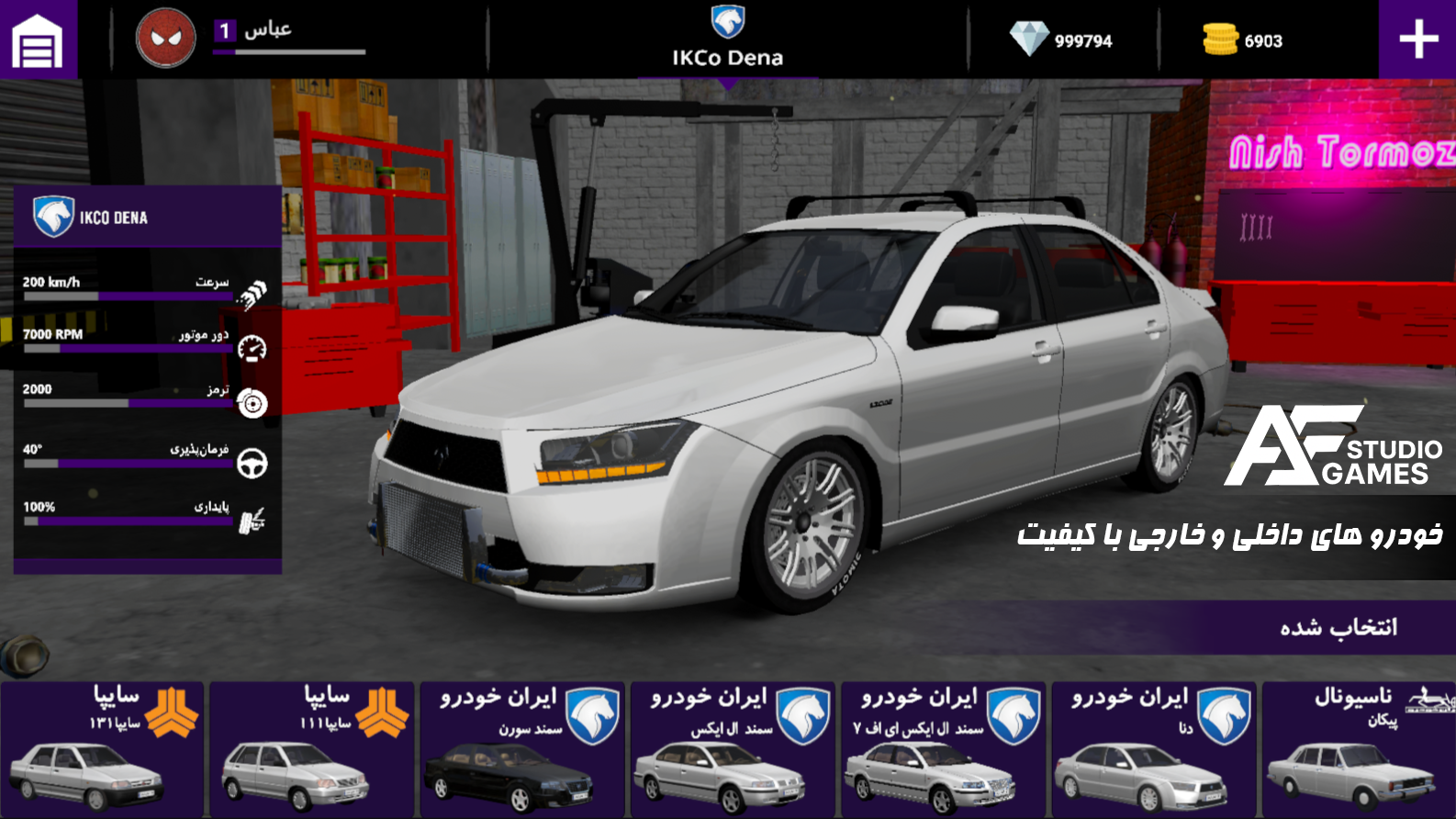Click the diamond currency icon

click(1028, 39)
